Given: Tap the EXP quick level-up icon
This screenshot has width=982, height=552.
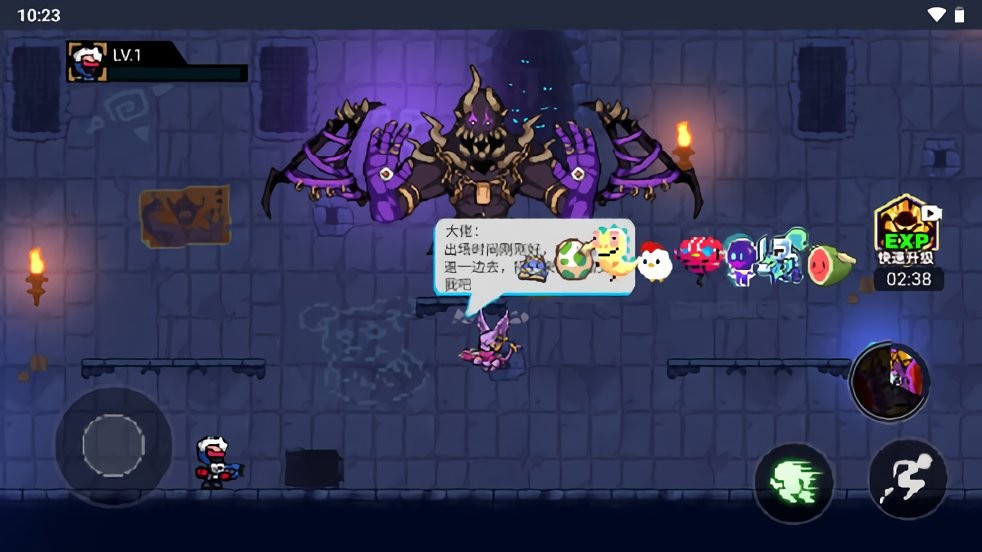Looking at the screenshot, I should 906,229.
